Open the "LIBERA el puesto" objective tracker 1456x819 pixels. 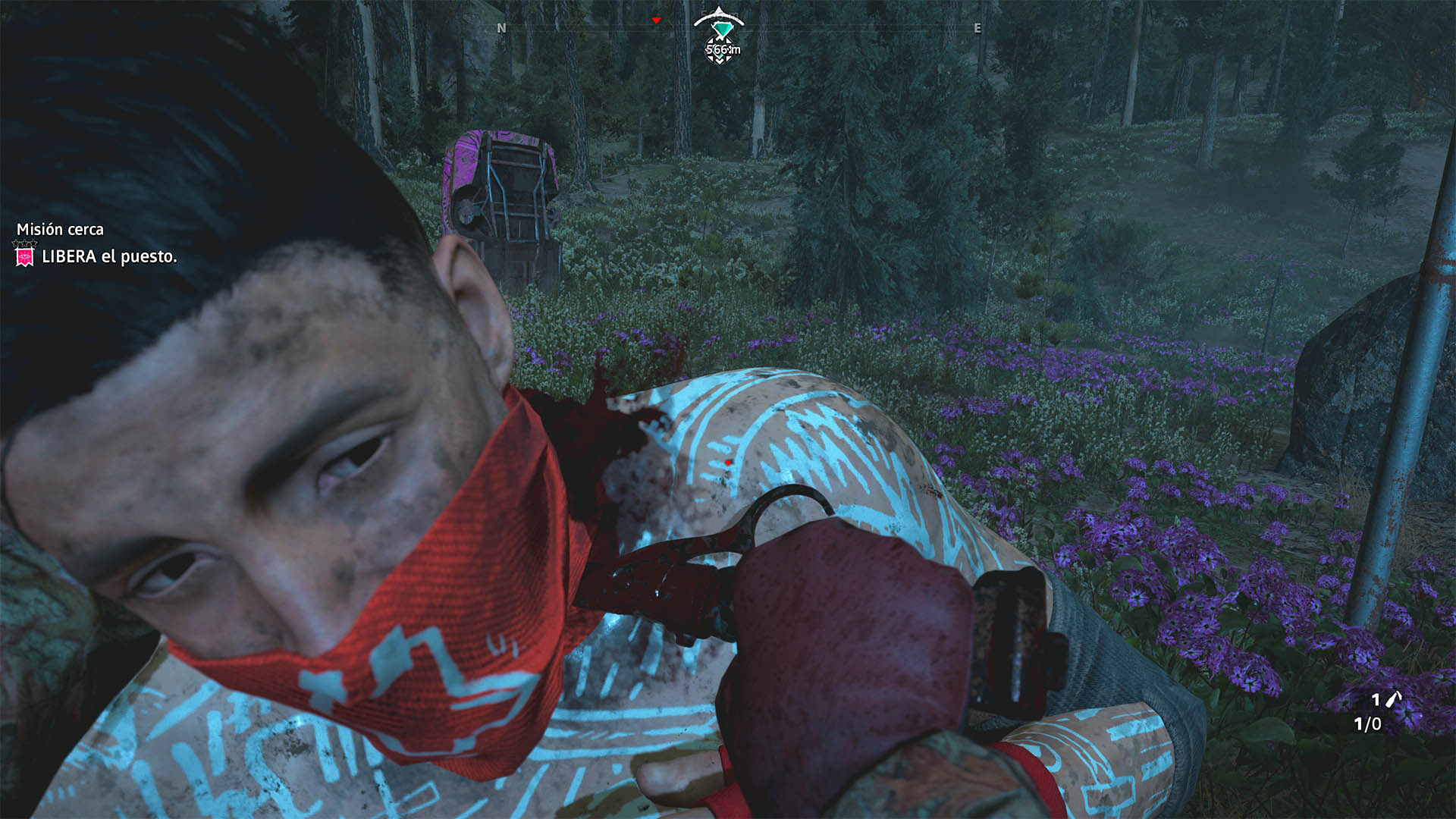(109, 257)
